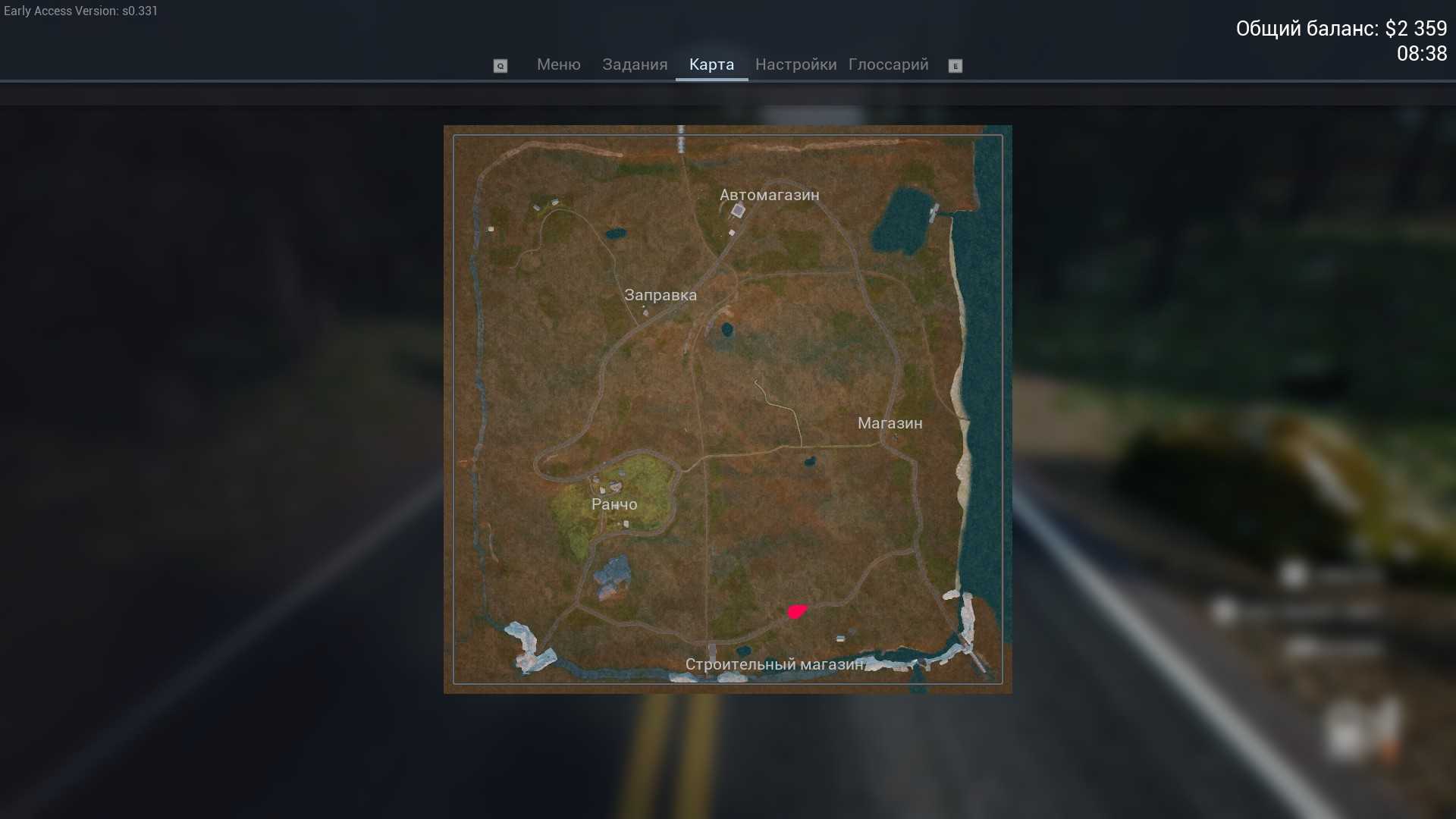
Task: Click the red player marker on the map
Action: click(796, 611)
